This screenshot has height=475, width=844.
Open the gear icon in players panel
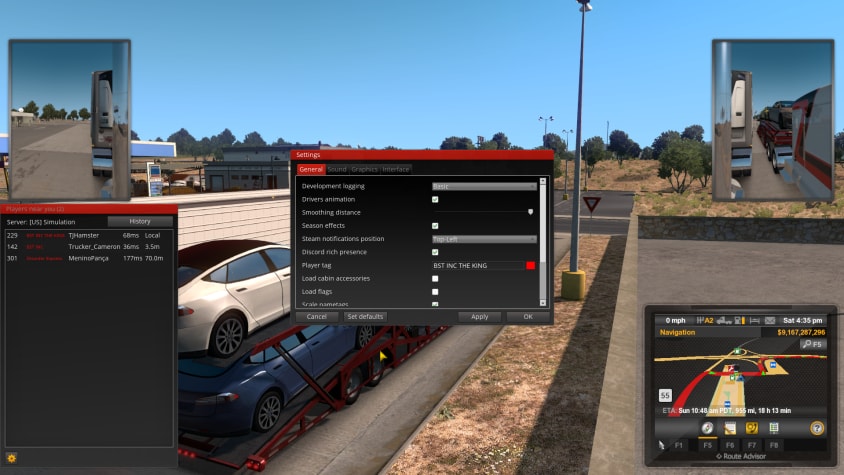click(12, 458)
